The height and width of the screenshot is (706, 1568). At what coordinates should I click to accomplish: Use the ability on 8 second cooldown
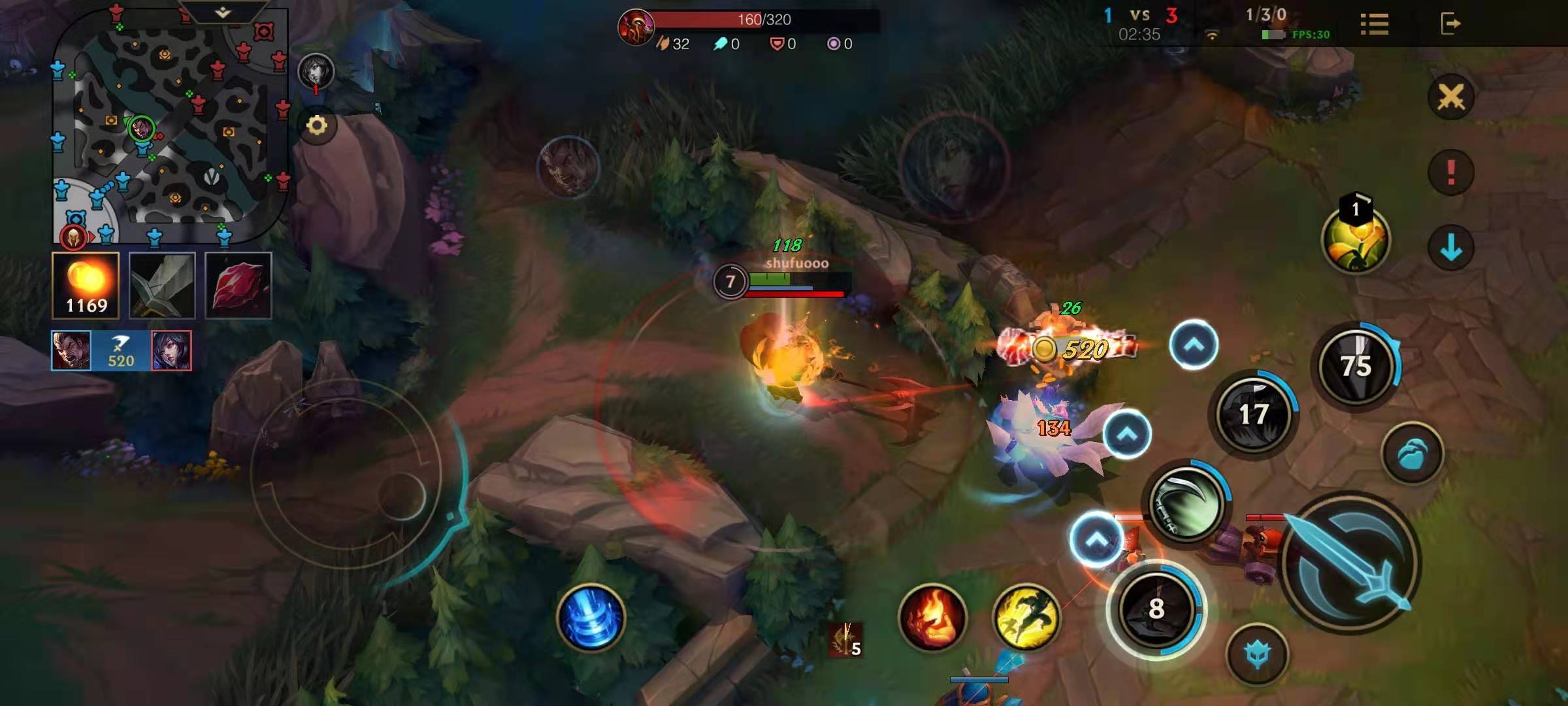pyautogui.click(x=1156, y=609)
